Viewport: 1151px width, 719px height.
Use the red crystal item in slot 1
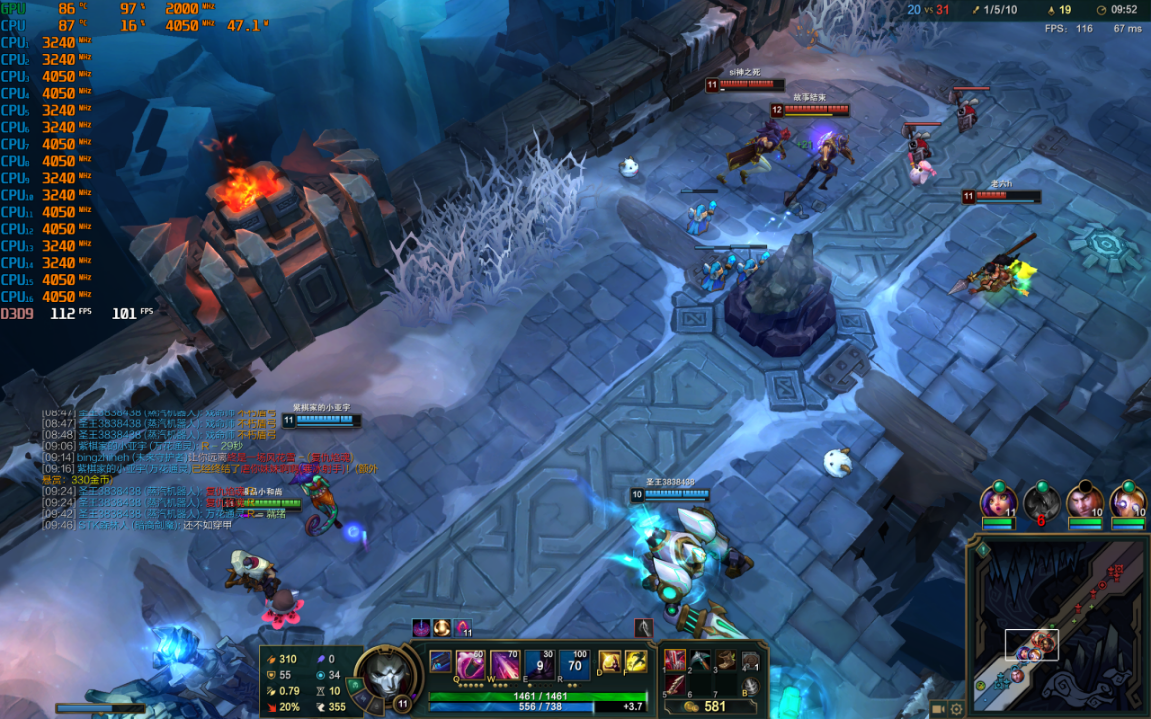coord(675,660)
